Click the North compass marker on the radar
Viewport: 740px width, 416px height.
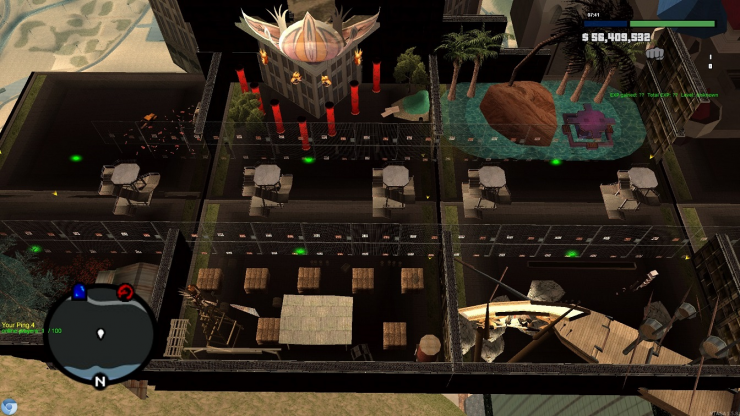point(100,381)
